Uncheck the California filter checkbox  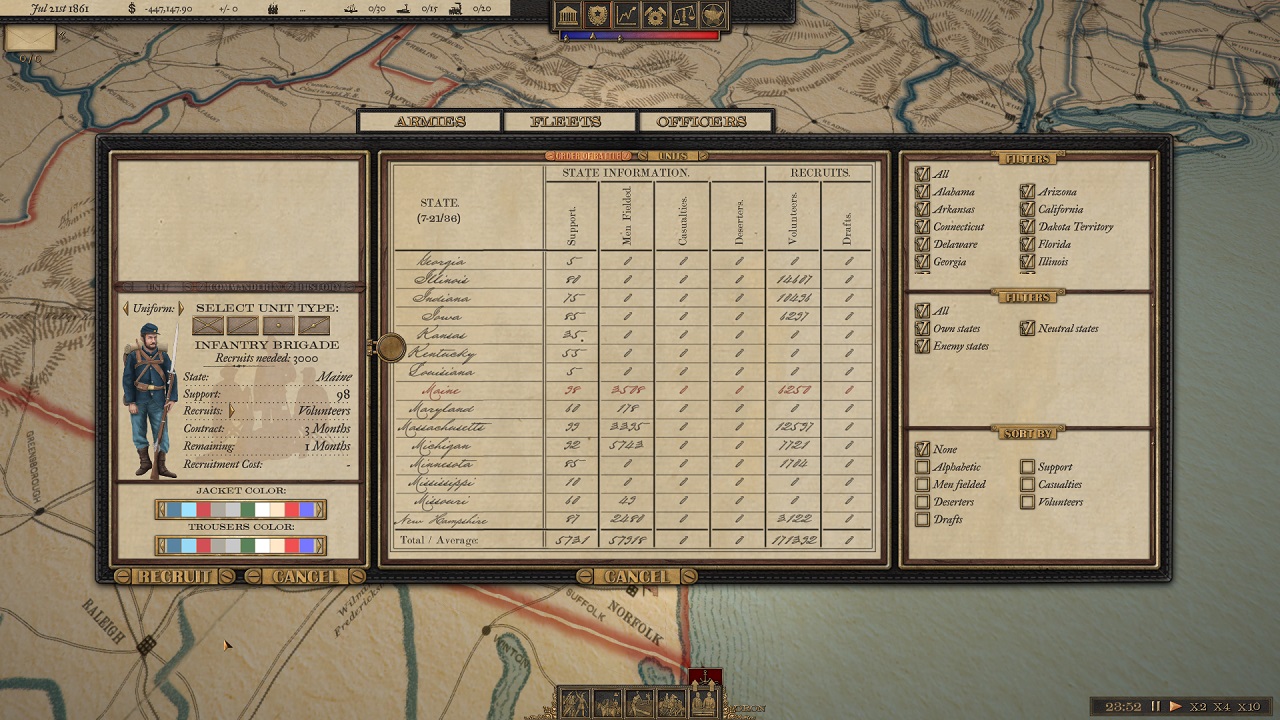coord(1027,209)
